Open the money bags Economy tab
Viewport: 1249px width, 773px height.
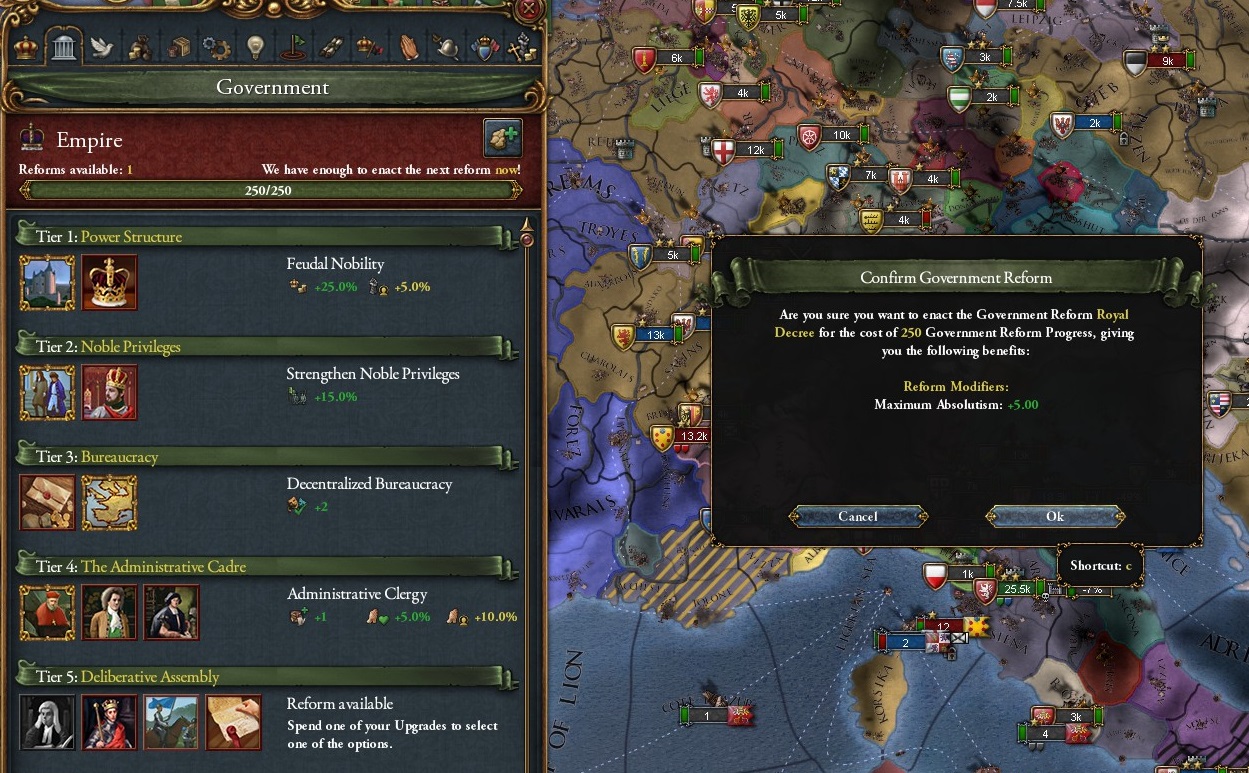139,46
